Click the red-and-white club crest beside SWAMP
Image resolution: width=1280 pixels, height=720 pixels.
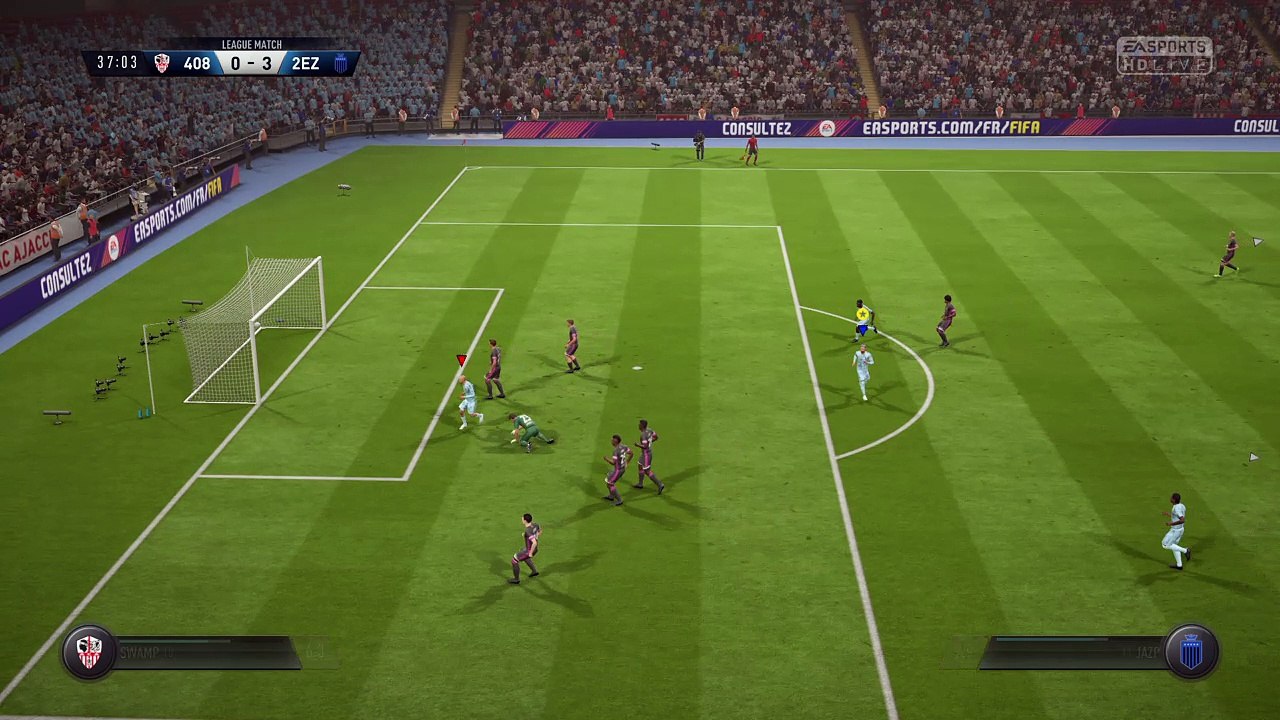click(x=89, y=652)
